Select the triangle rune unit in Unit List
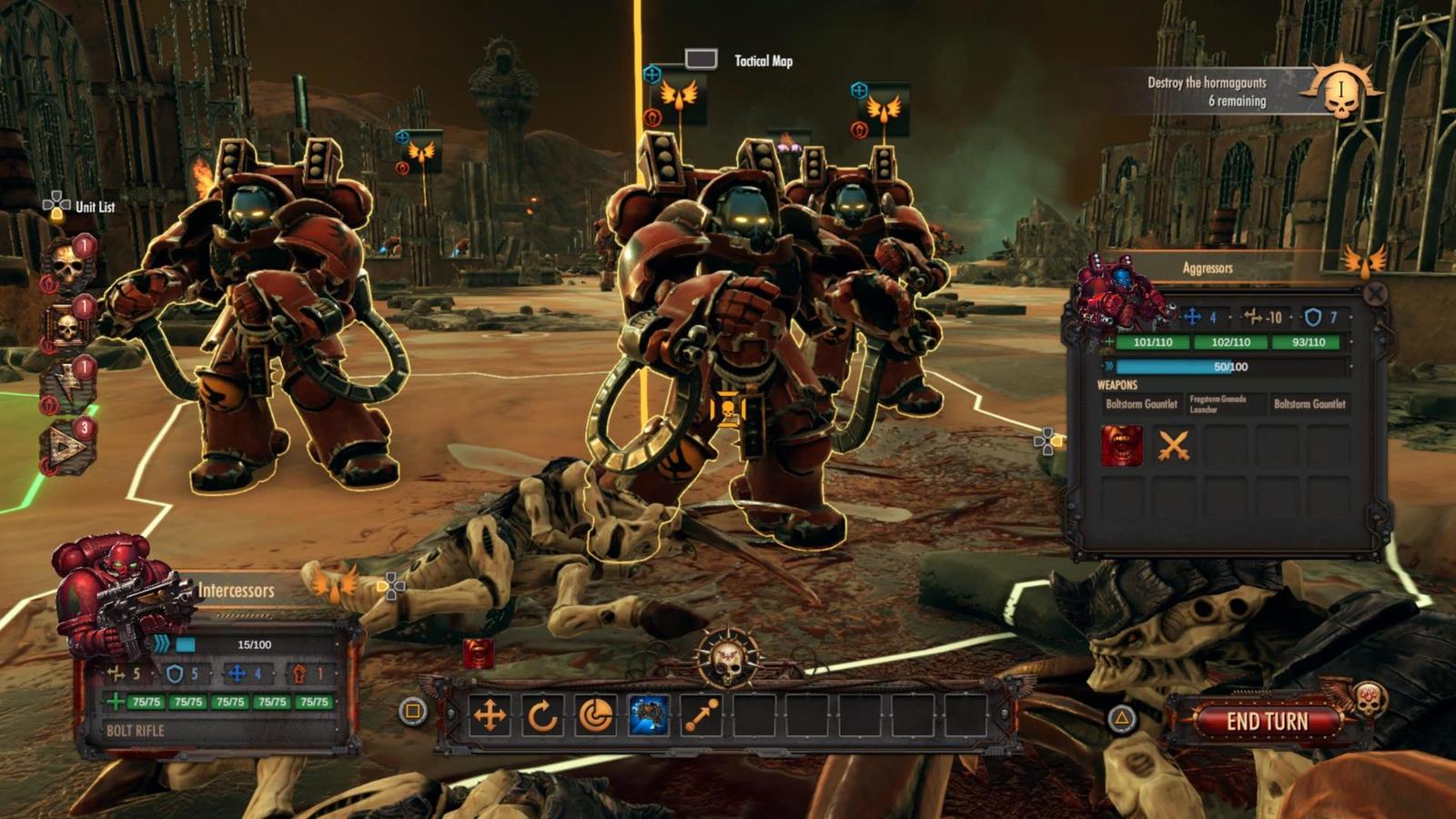This screenshot has width=1456, height=819. pos(67,448)
